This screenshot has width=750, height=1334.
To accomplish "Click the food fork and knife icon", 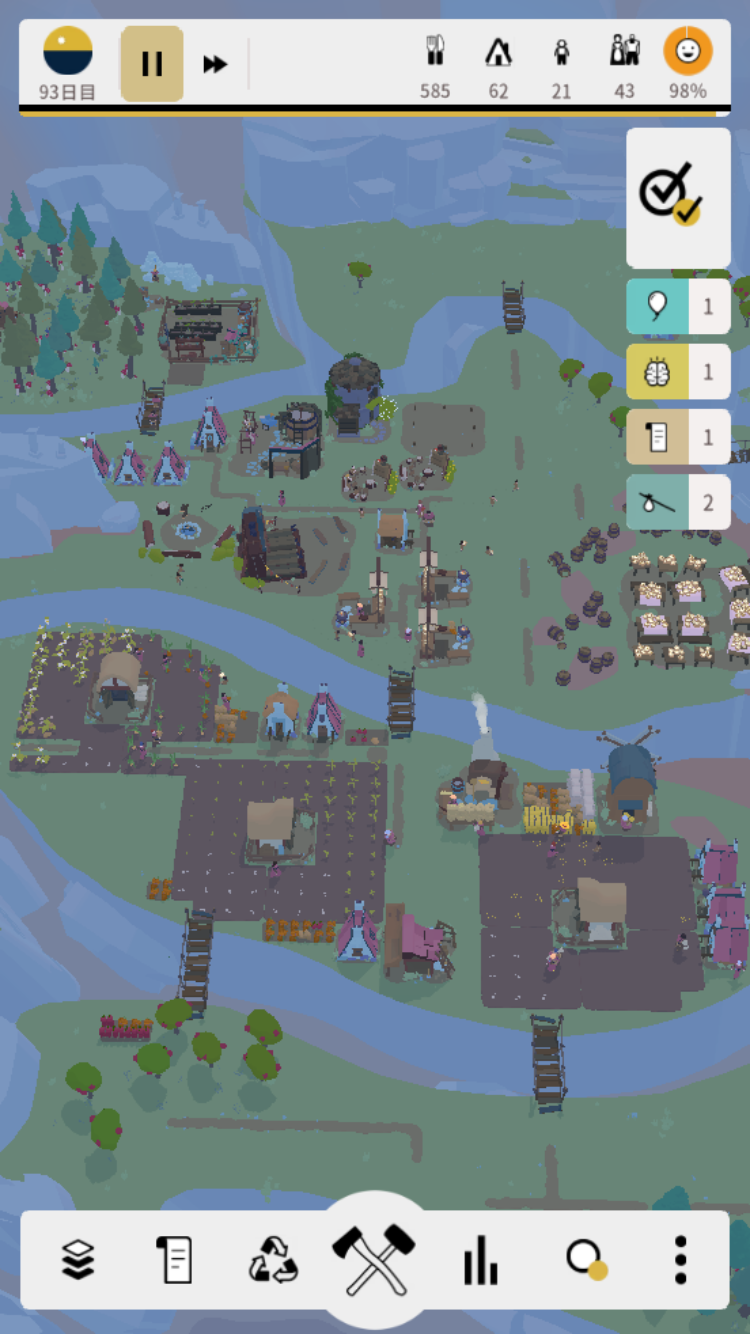I will pyautogui.click(x=435, y=52).
